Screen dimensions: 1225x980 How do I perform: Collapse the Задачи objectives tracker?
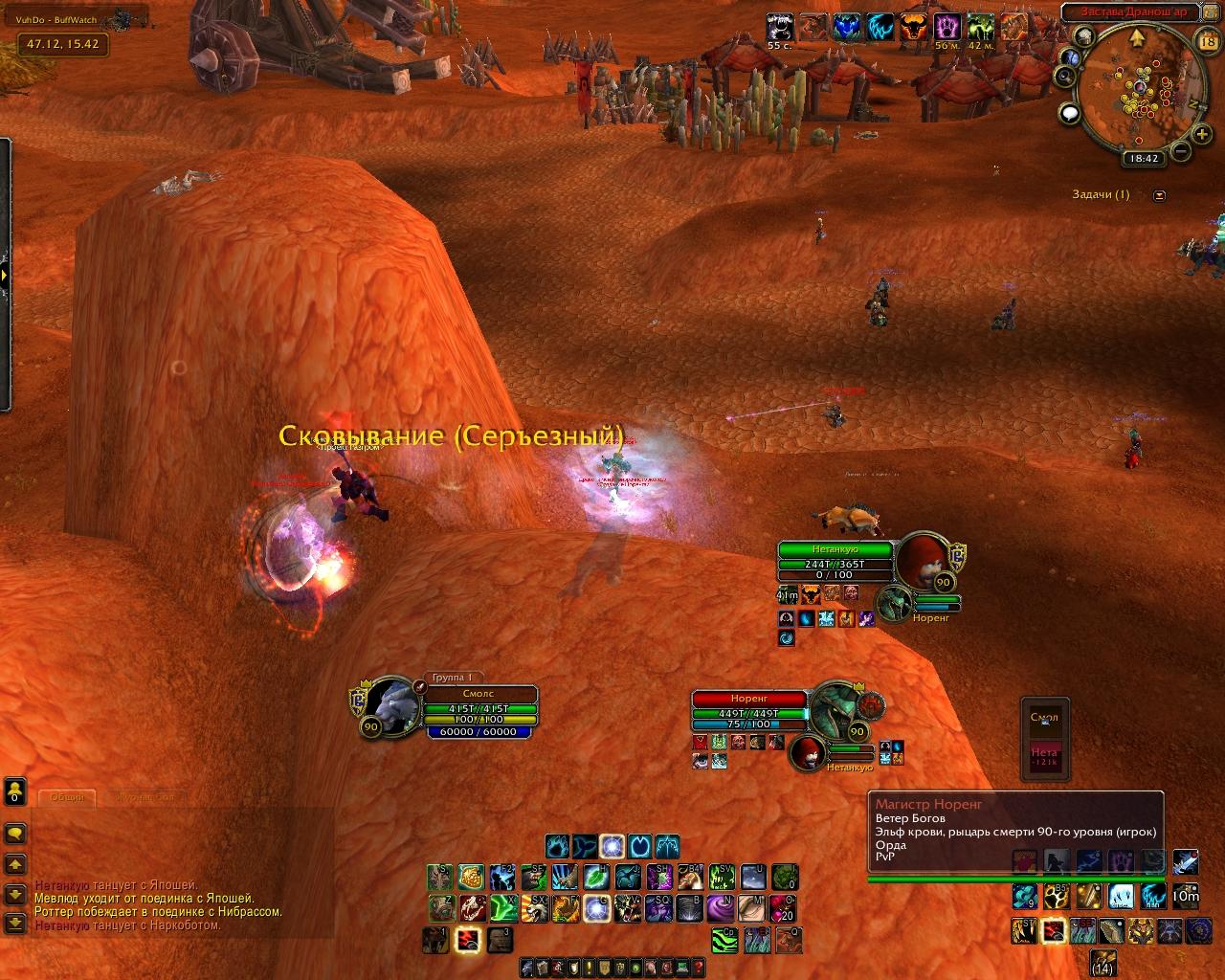(1160, 195)
